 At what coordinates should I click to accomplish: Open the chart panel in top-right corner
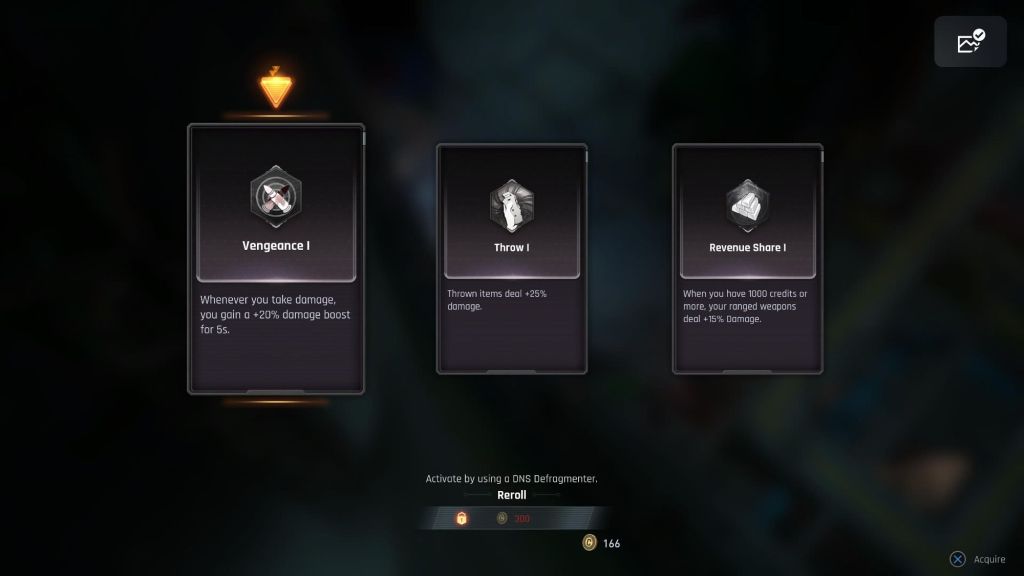pos(970,42)
